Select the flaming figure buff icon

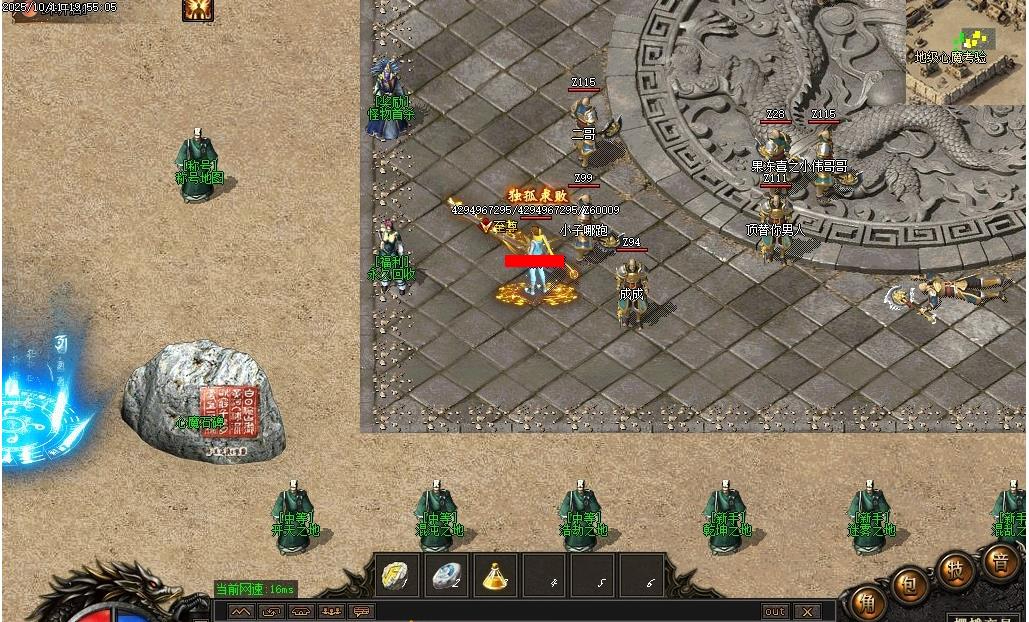[x=198, y=9]
